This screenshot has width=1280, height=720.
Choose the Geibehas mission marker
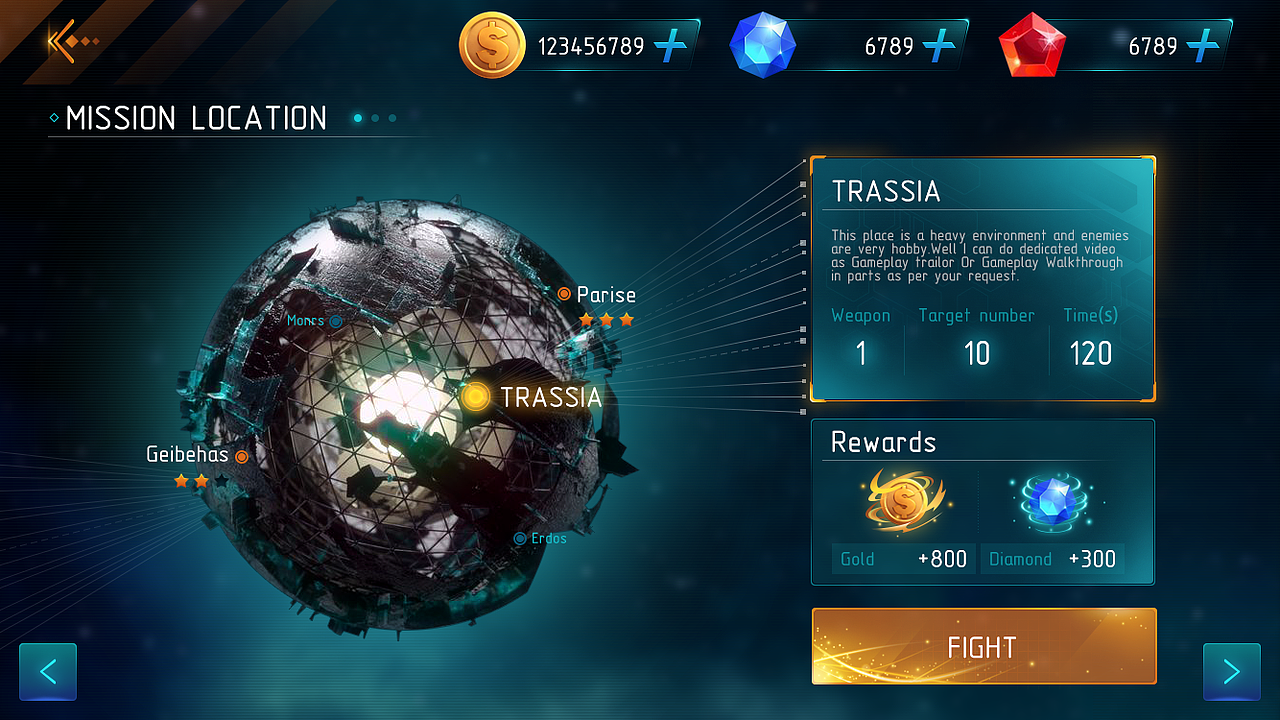pos(241,456)
